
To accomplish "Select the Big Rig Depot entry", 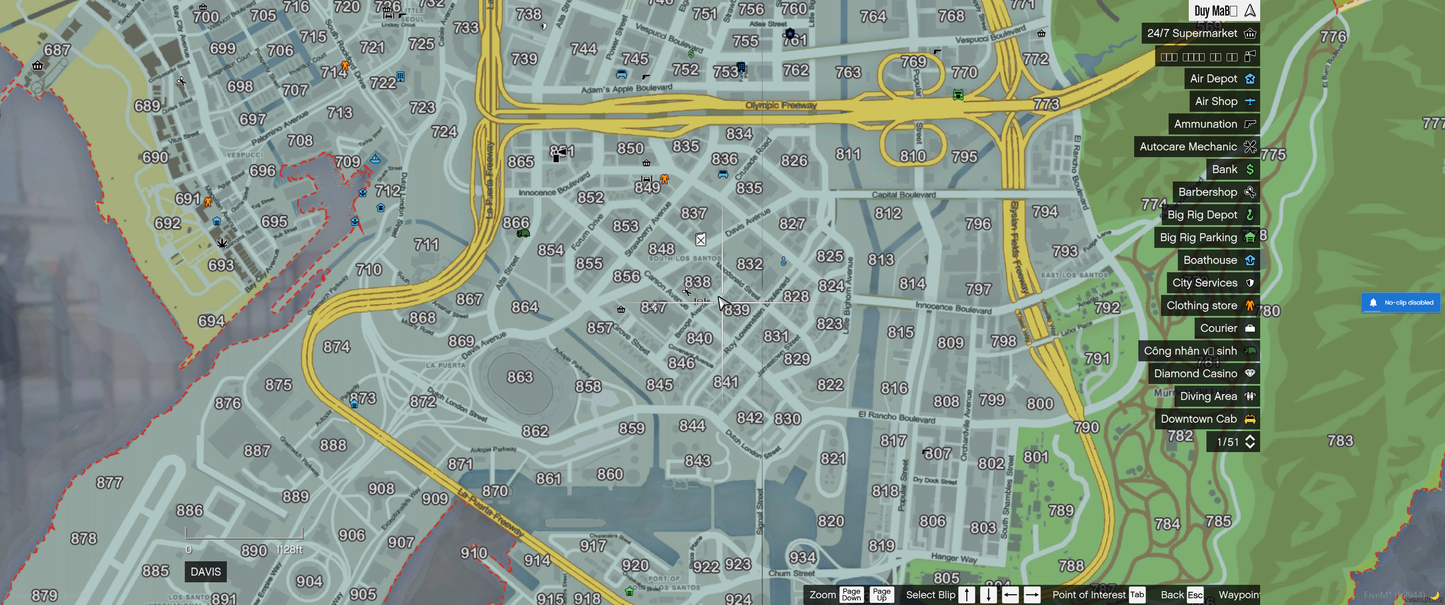I will (x=1211, y=215).
